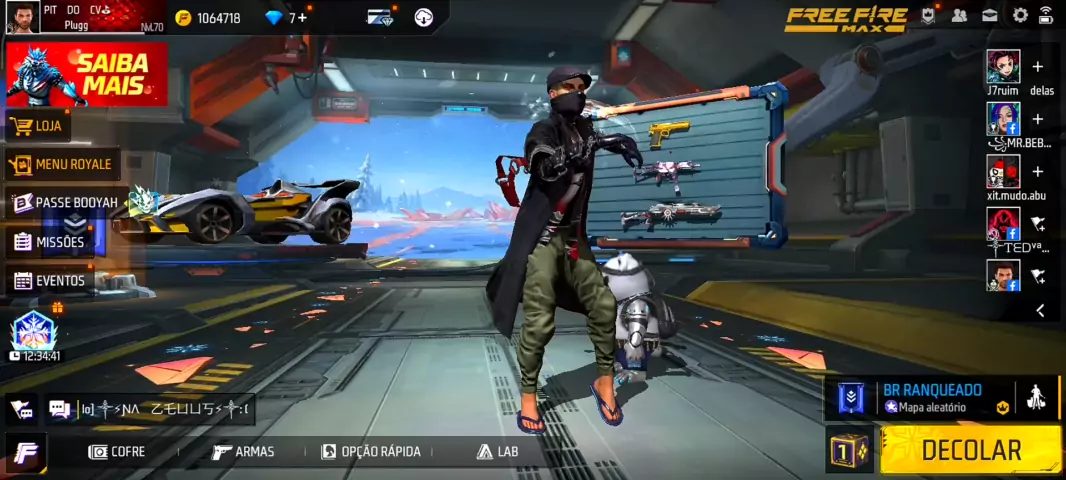
Task: Add diamonds with the plus button
Action: click(x=302, y=18)
